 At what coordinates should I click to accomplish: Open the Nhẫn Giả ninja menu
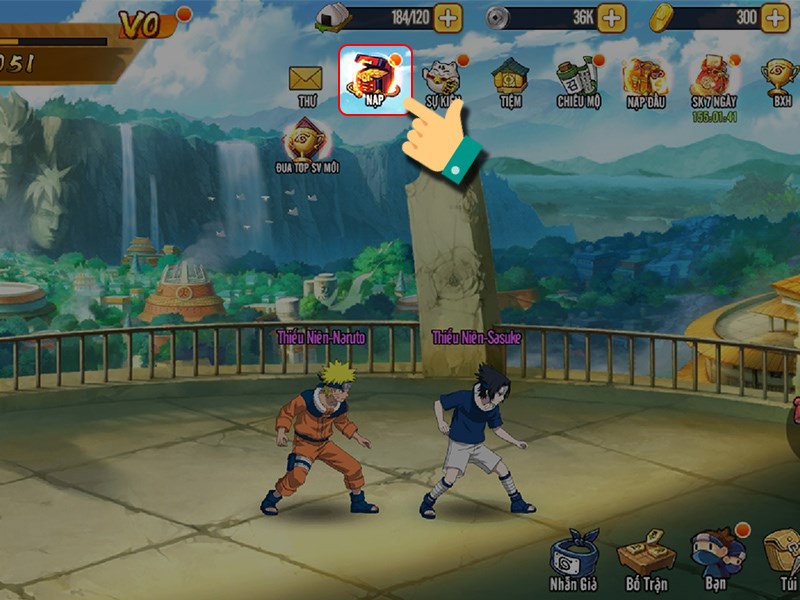click(575, 562)
